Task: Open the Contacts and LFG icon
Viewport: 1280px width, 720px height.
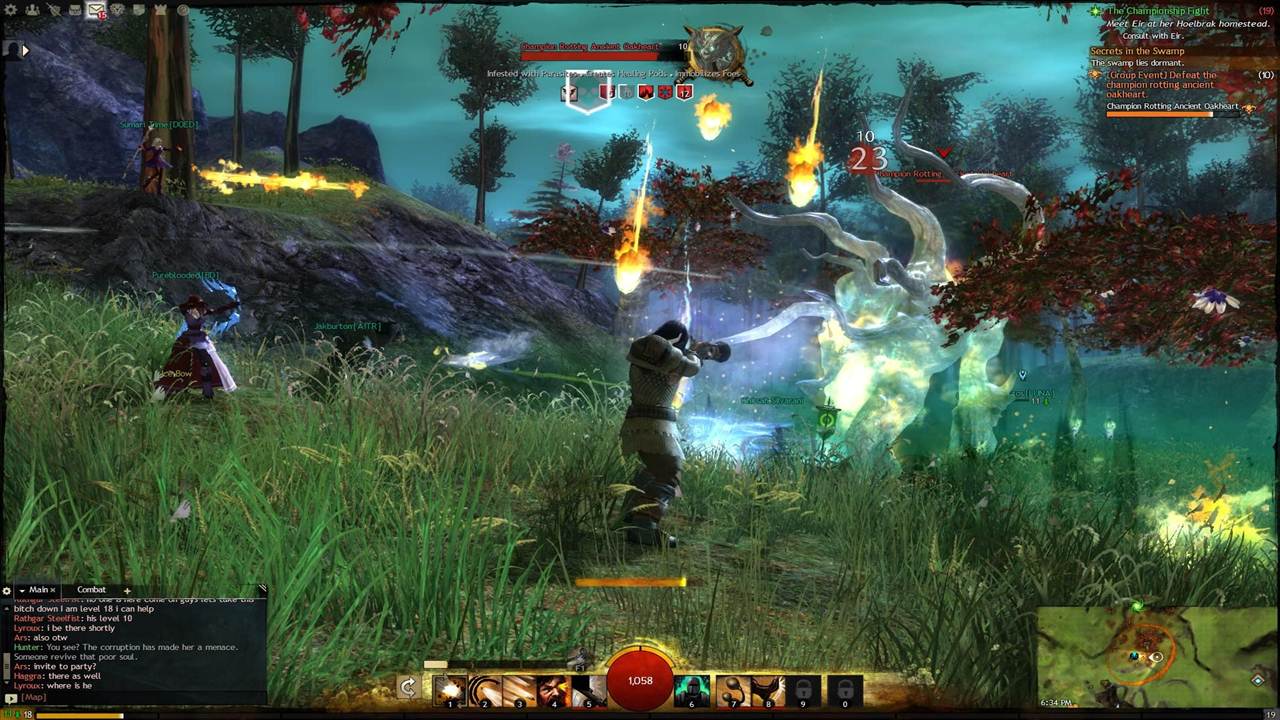Action: point(32,10)
